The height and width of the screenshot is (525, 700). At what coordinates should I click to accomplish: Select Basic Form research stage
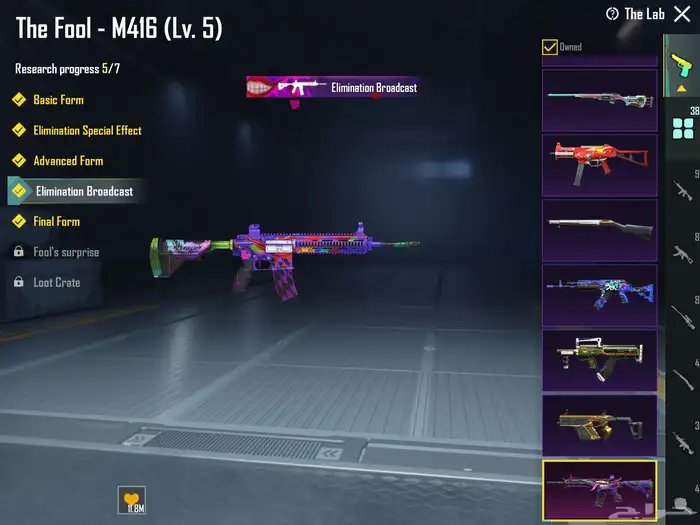point(58,100)
